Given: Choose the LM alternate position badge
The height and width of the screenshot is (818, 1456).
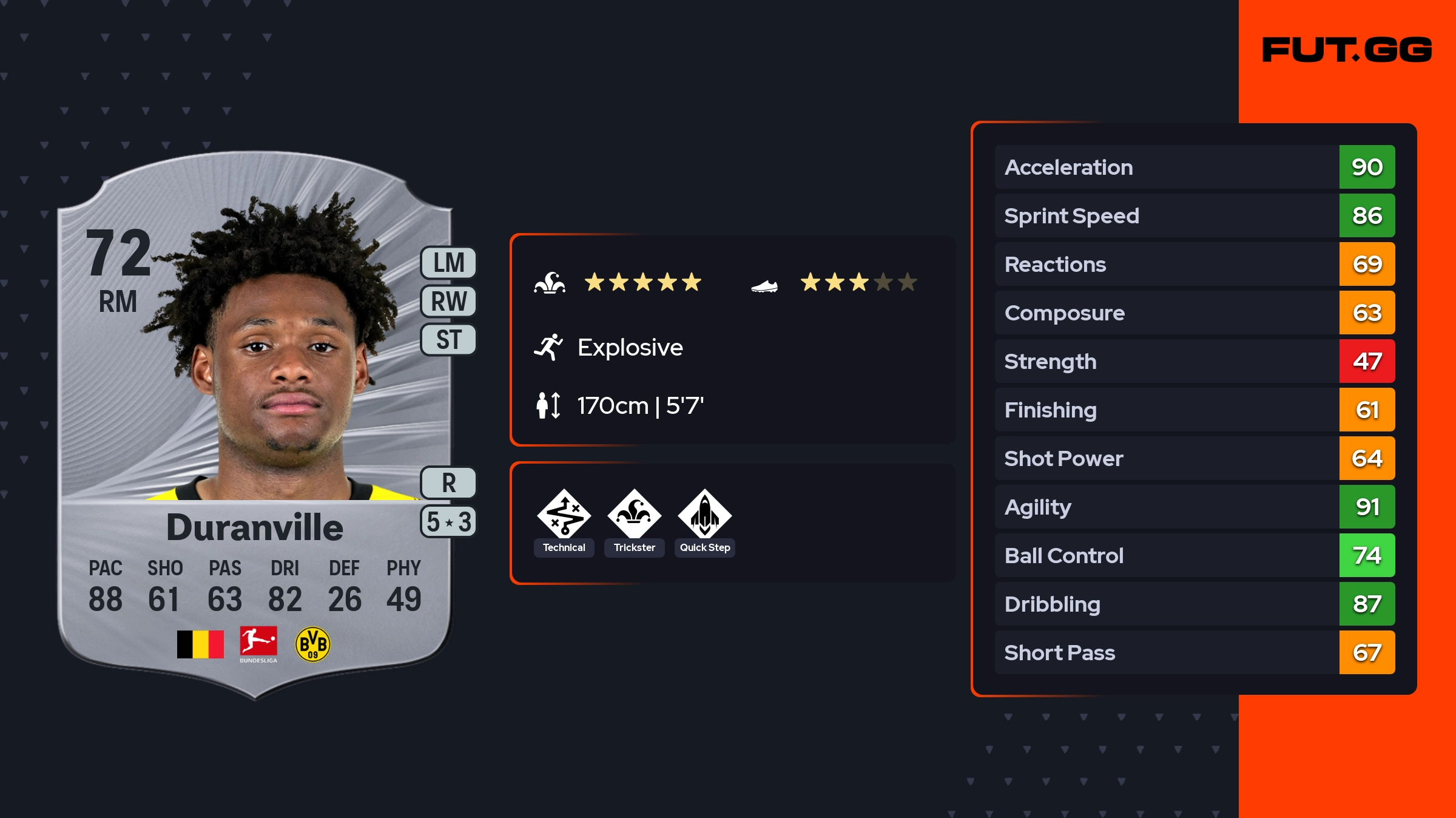Looking at the screenshot, I should 448,263.
